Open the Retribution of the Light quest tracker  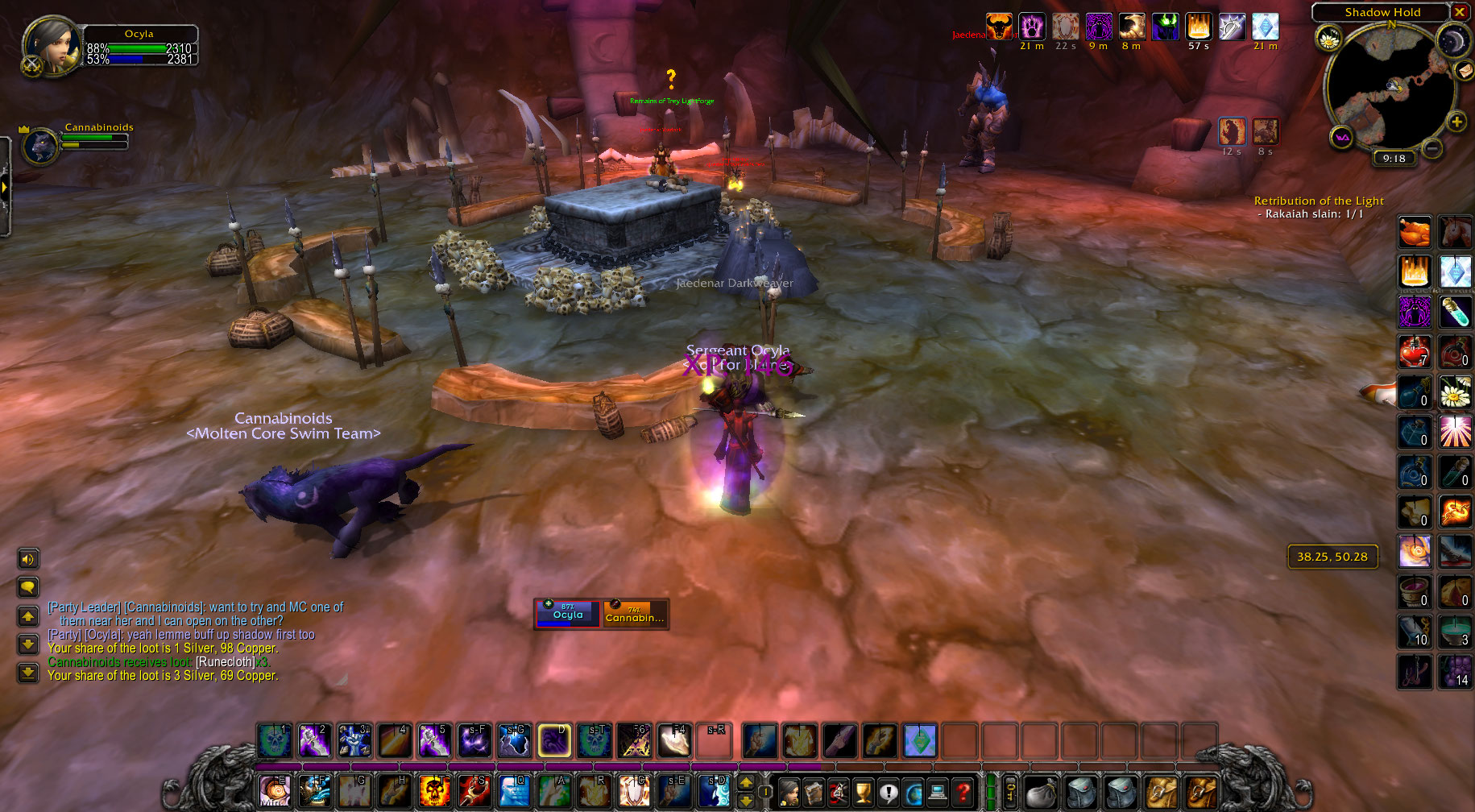tap(1318, 201)
